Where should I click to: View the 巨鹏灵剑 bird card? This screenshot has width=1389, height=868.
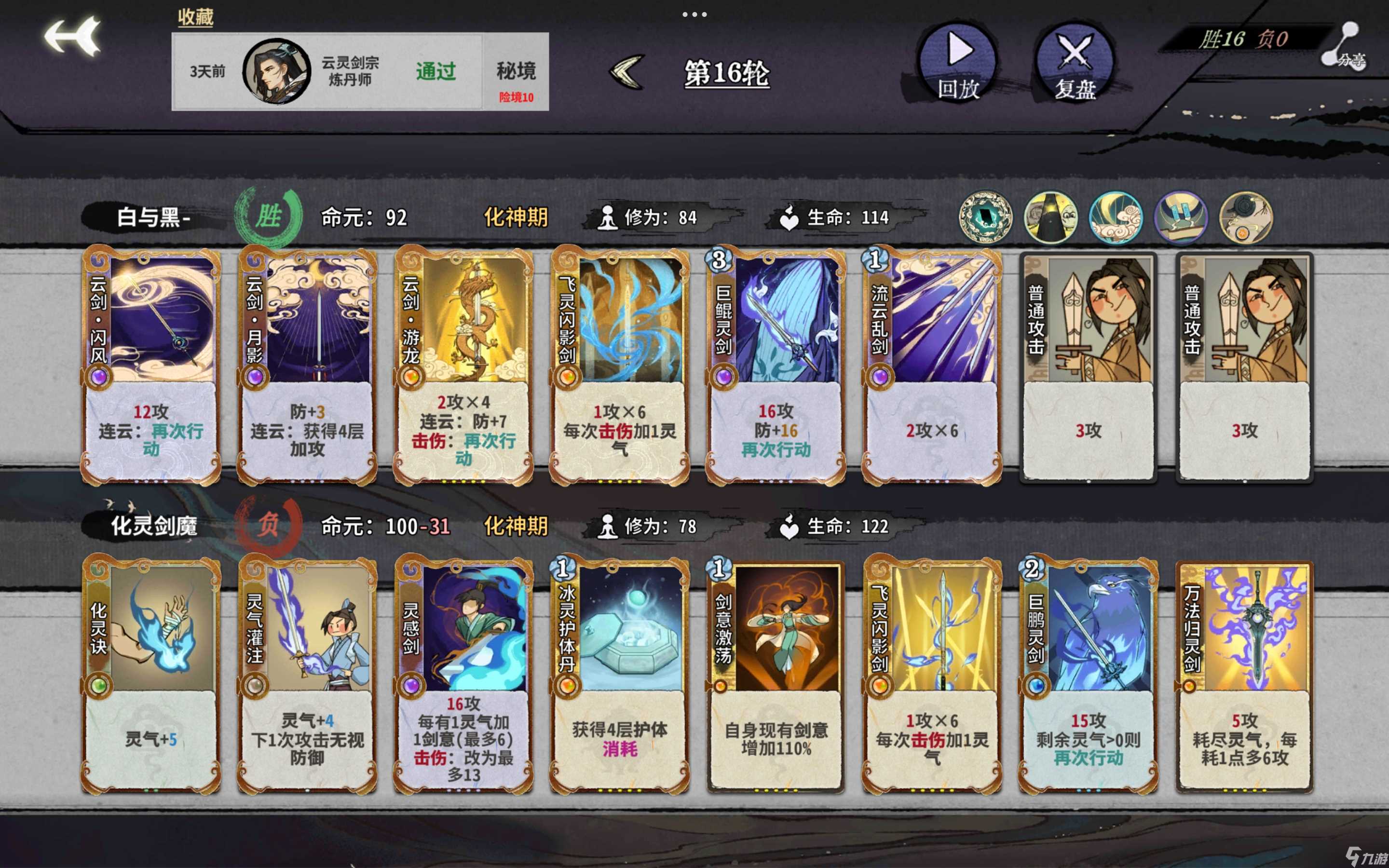tap(1088, 675)
